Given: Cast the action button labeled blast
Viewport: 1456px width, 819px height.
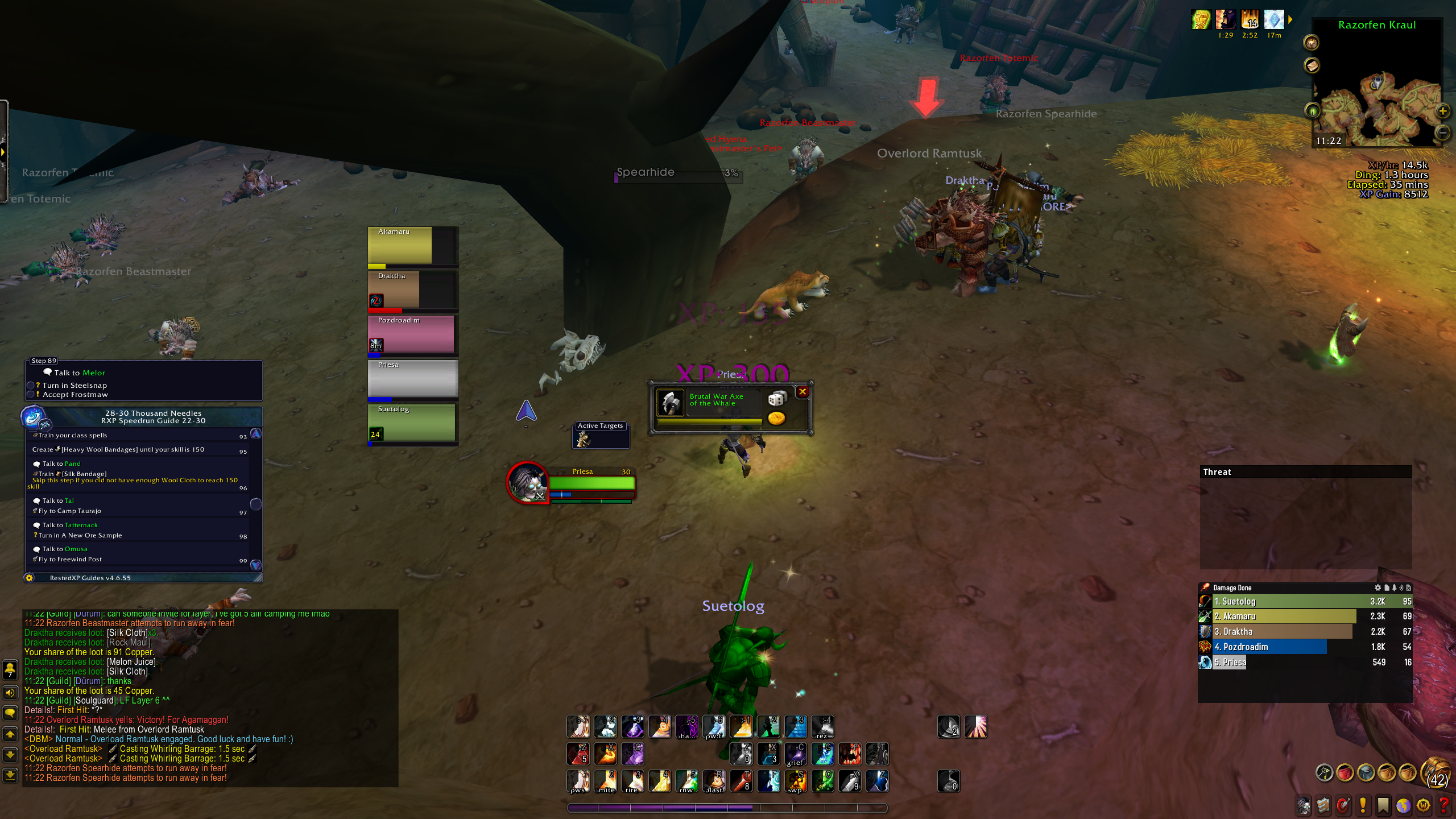Looking at the screenshot, I should pyautogui.click(x=714, y=781).
